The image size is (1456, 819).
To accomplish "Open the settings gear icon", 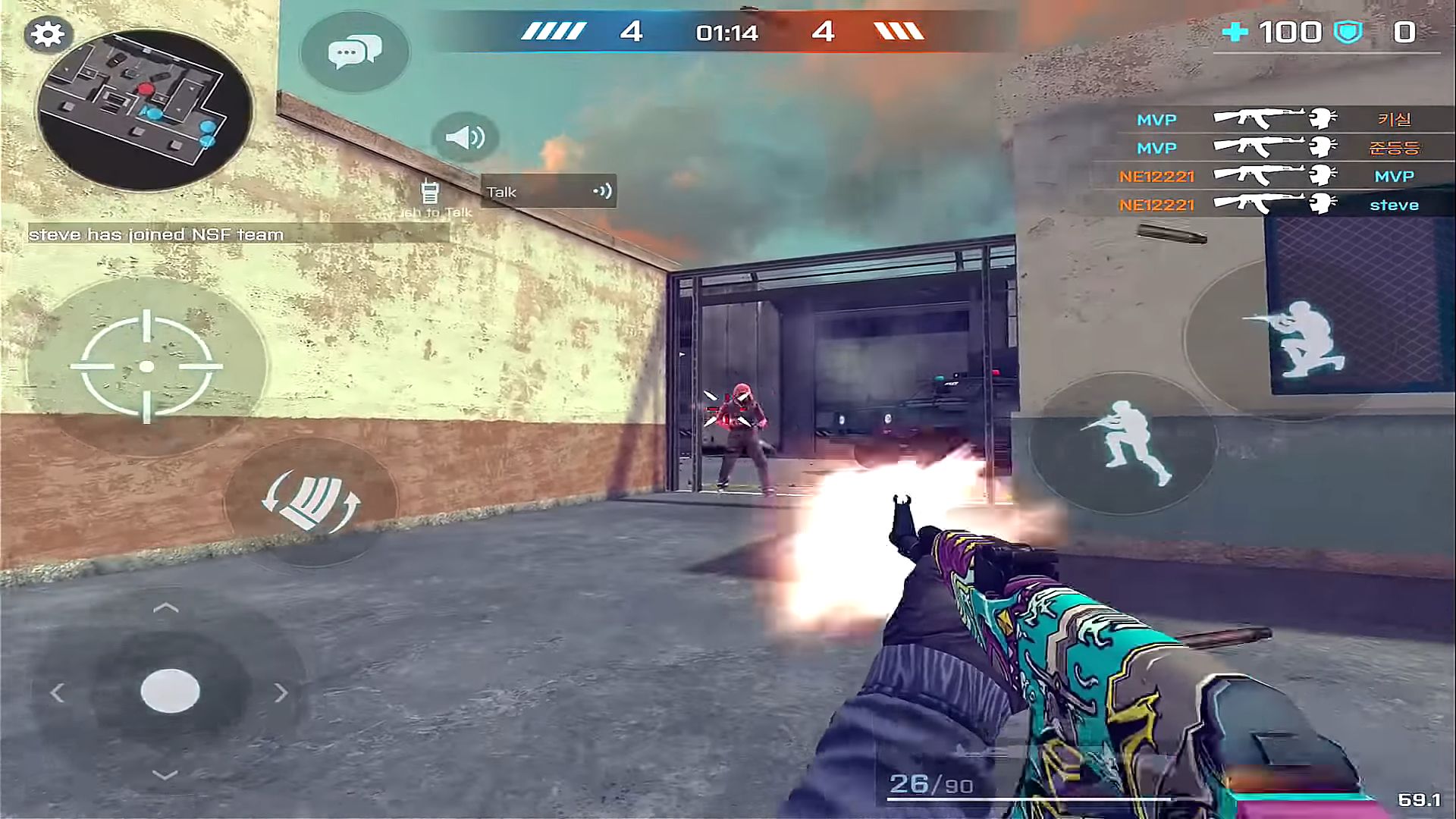I will click(48, 34).
